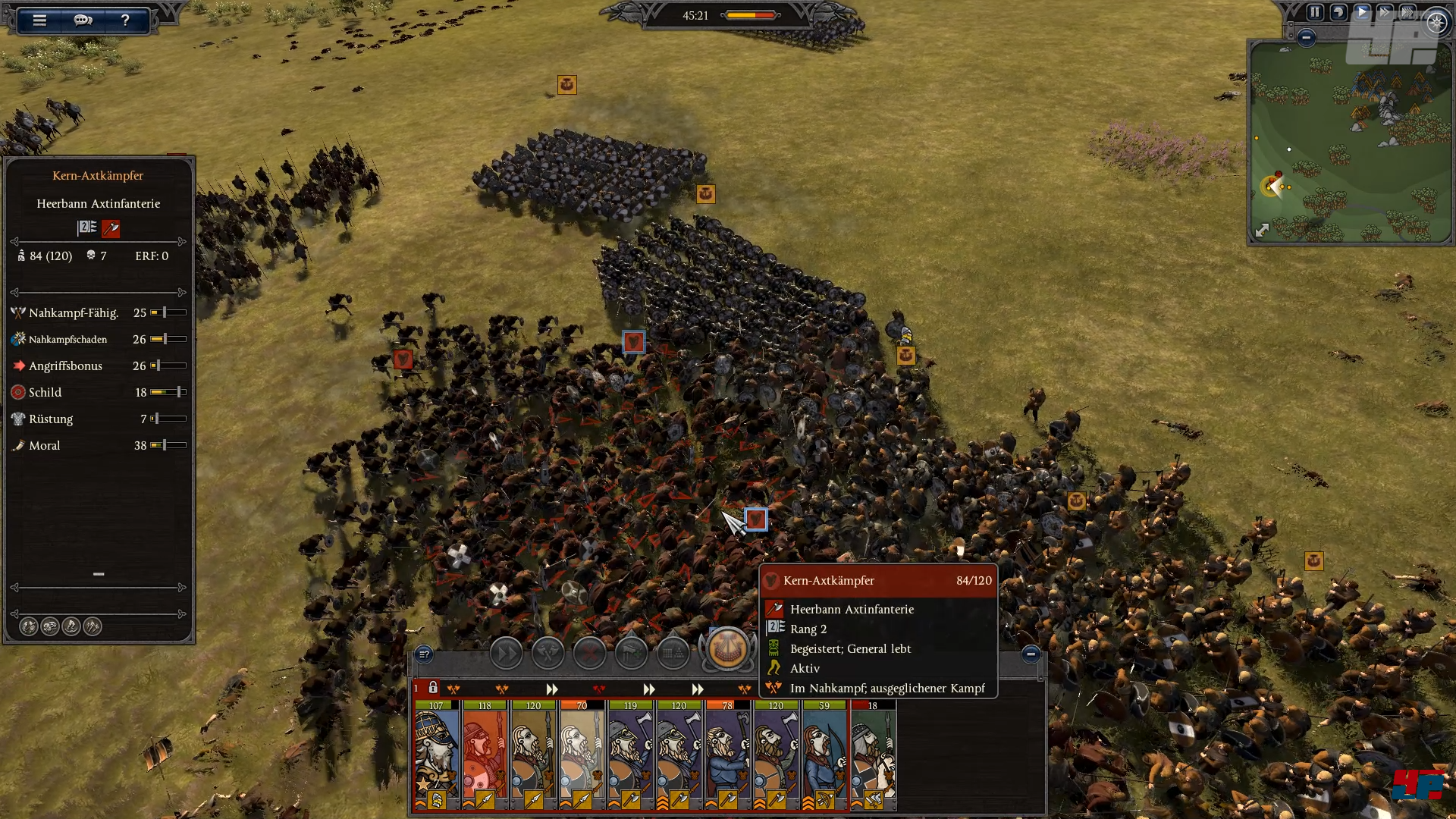Set battle speed to normal play
The height and width of the screenshot is (819, 1456).
(1362, 12)
